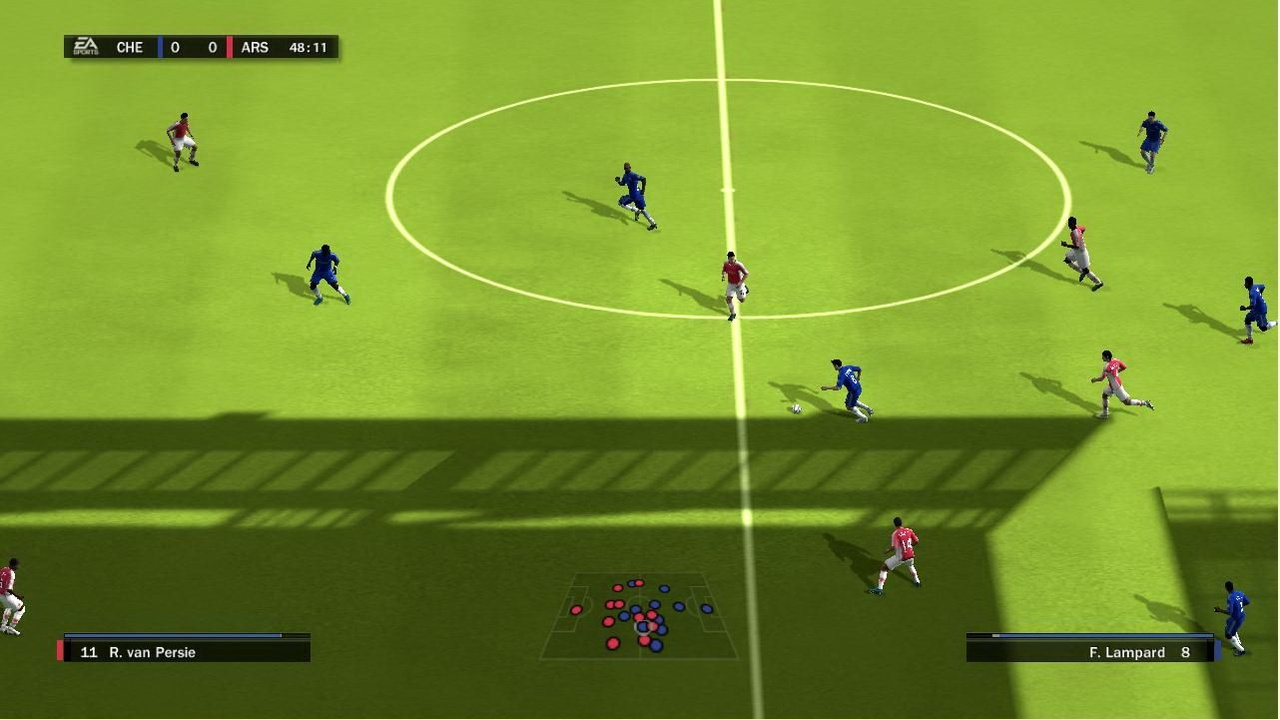Click the red Arsenal color bar on scoreboard
The height and width of the screenshot is (720, 1280).
[x=229, y=47]
